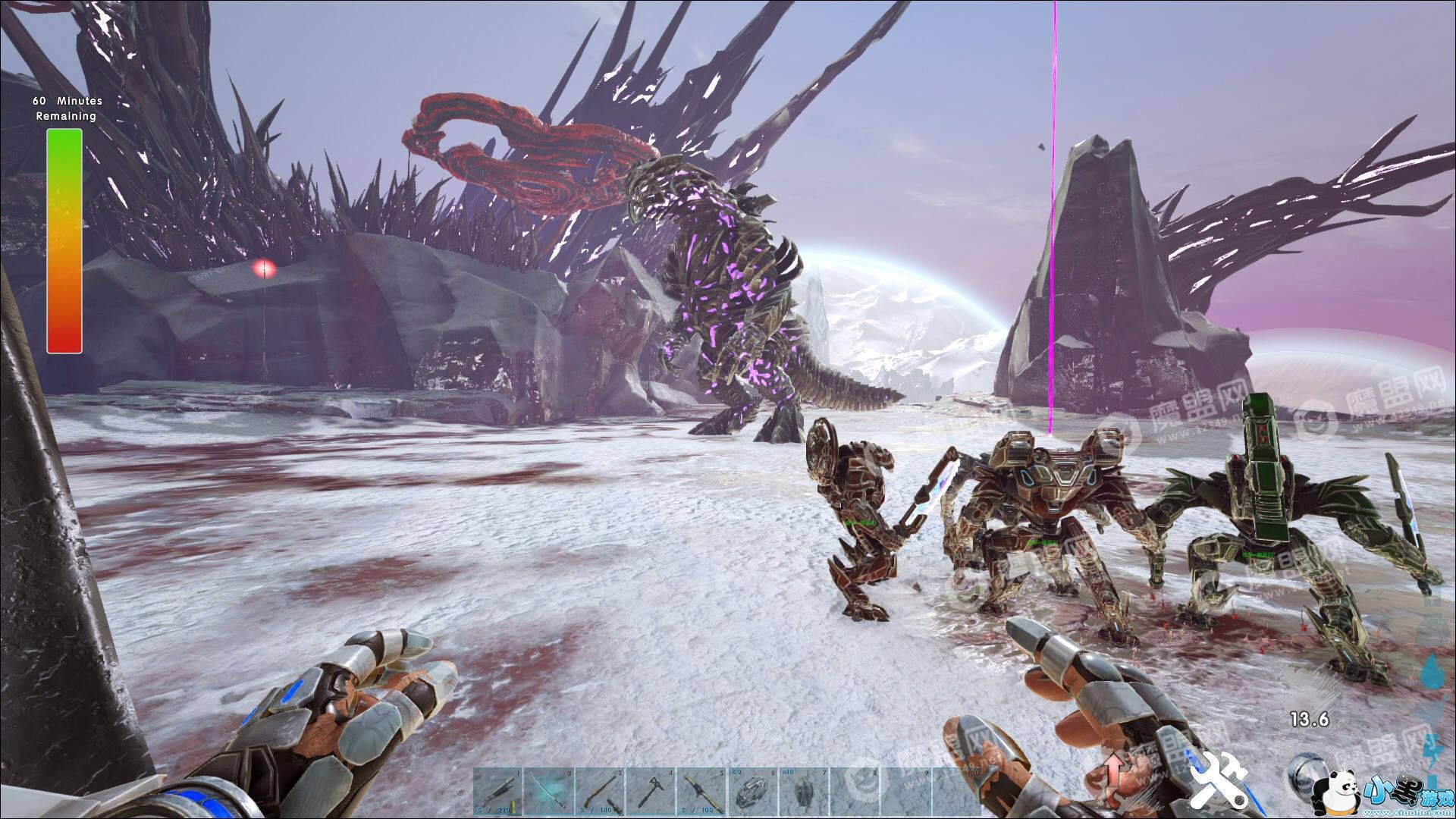The height and width of the screenshot is (819, 1456).
Task: Select the weapon slot showing 0/140 ammo
Action: (x=600, y=792)
